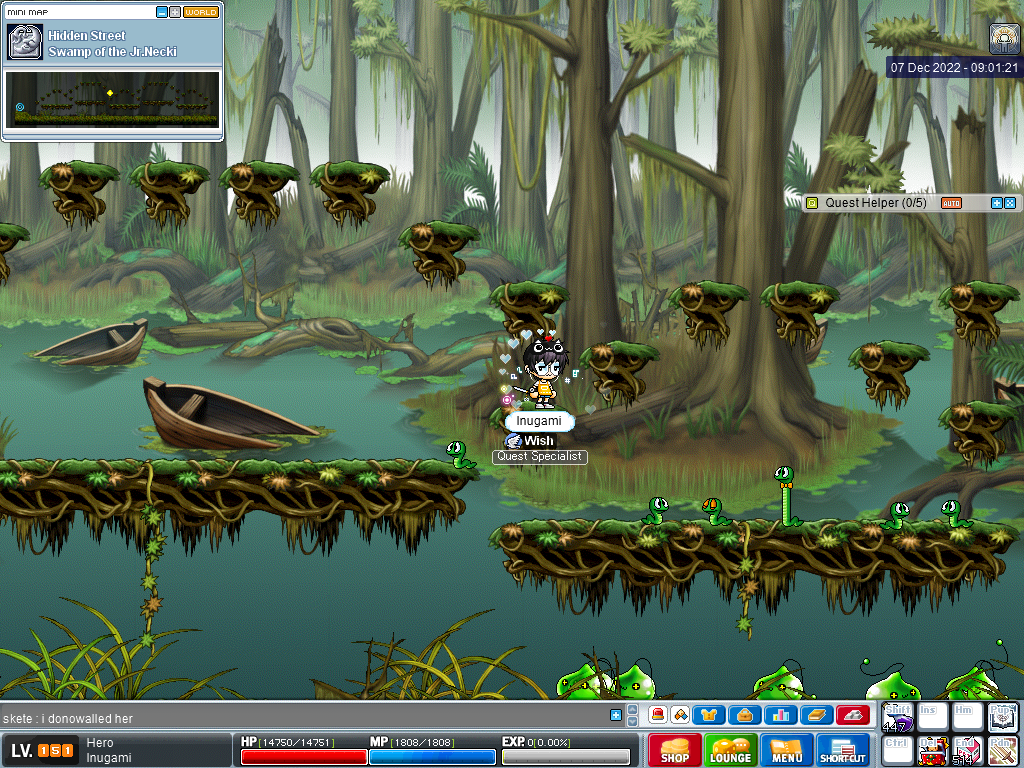Screen dimensions: 1024x768
Task: Open the WORLD map from minimap
Action: coord(201,12)
